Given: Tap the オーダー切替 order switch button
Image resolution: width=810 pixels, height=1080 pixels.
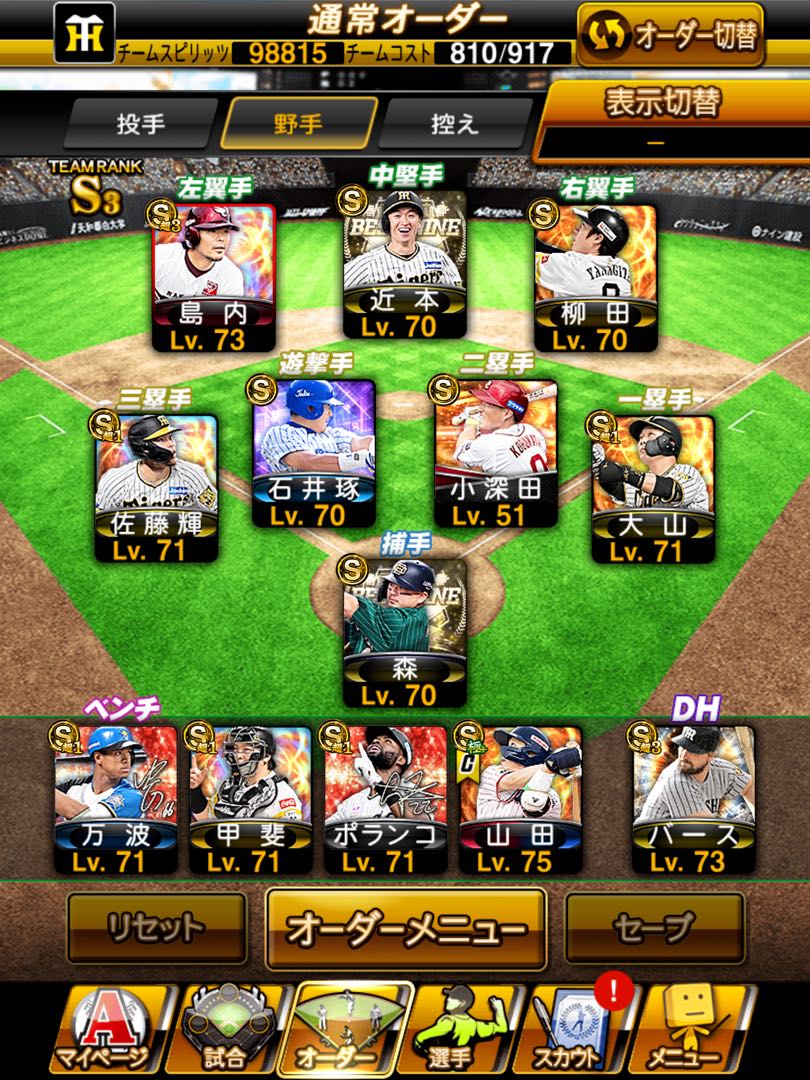Looking at the screenshot, I should (x=670, y=35).
